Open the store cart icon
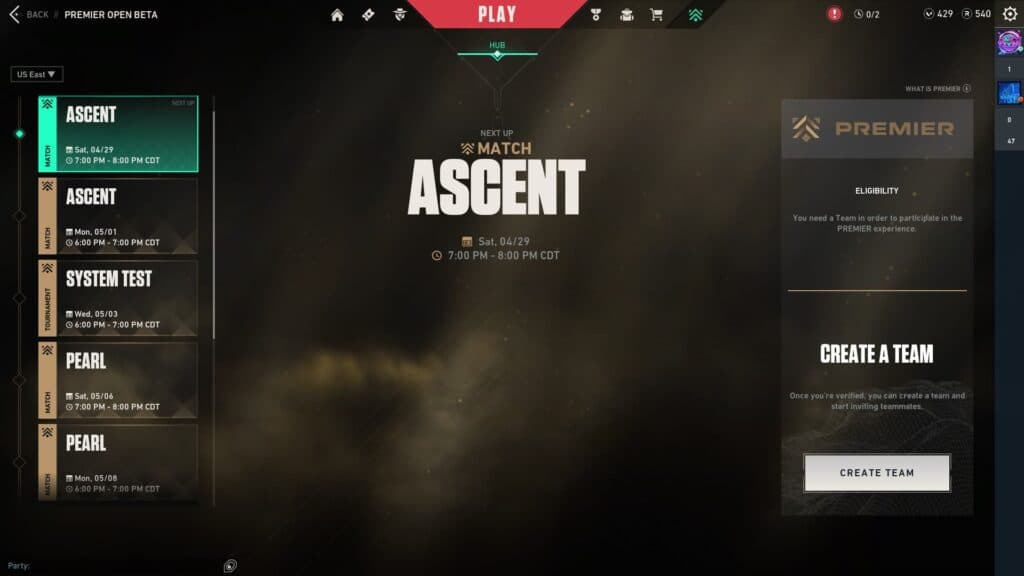This screenshot has width=1024, height=576. click(x=656, y=14)
